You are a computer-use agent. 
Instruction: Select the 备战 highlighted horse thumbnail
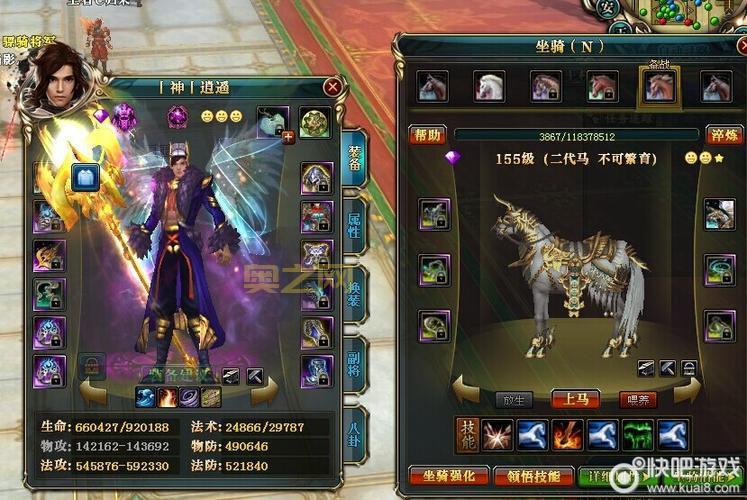pos(658,88)
